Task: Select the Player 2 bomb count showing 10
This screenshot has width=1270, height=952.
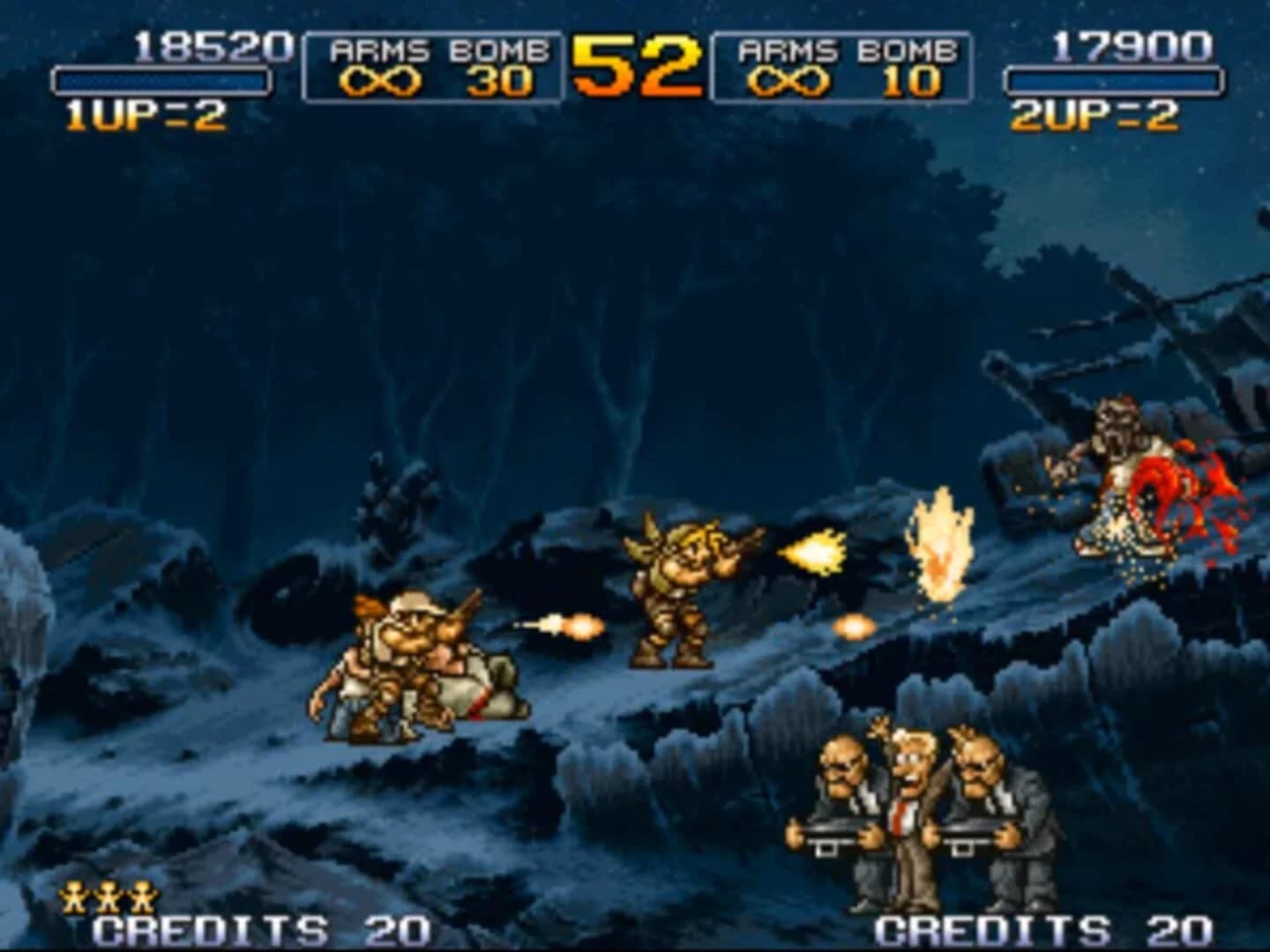Action: (910, 79)
